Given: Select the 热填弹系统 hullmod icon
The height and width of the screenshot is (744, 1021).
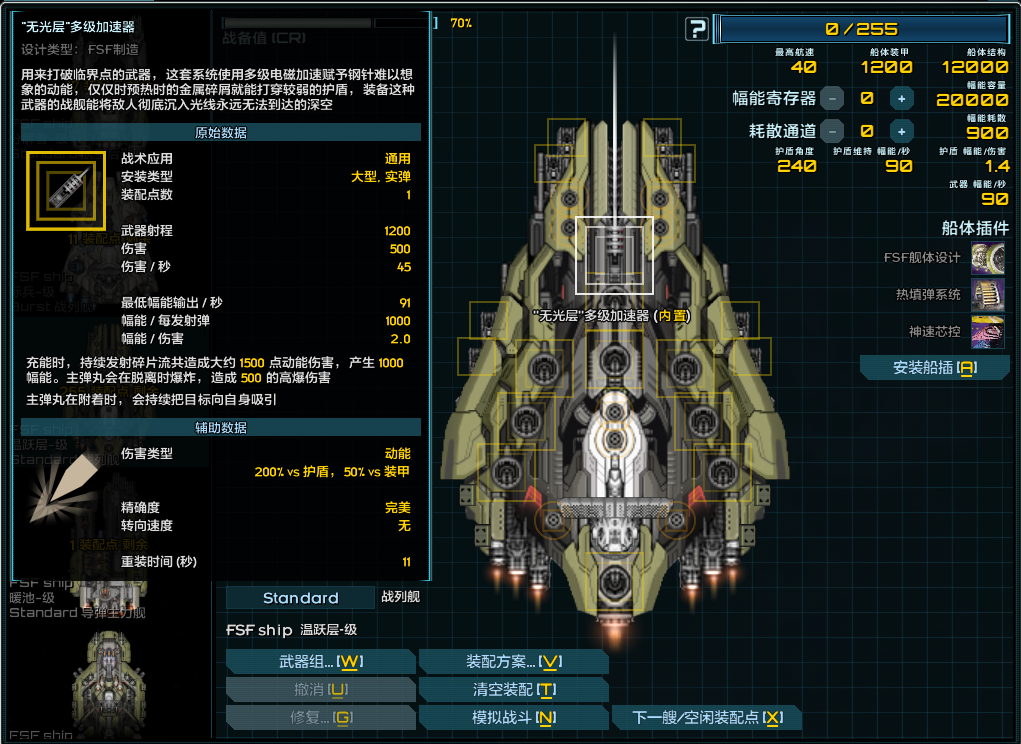Looking at the screenshot, I should tap(988, 295).
